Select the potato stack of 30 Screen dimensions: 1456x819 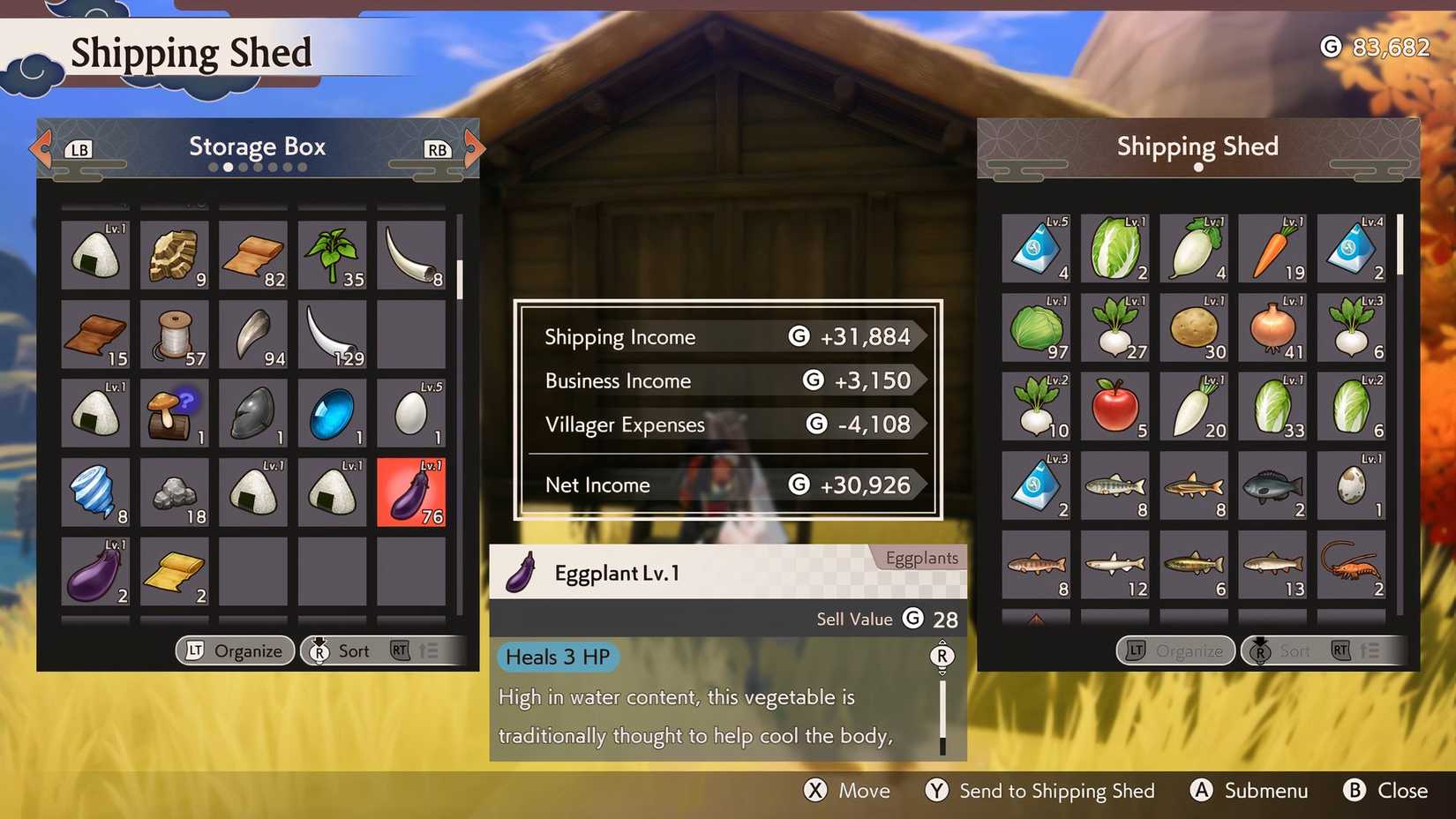click(x=1194, y=327)
